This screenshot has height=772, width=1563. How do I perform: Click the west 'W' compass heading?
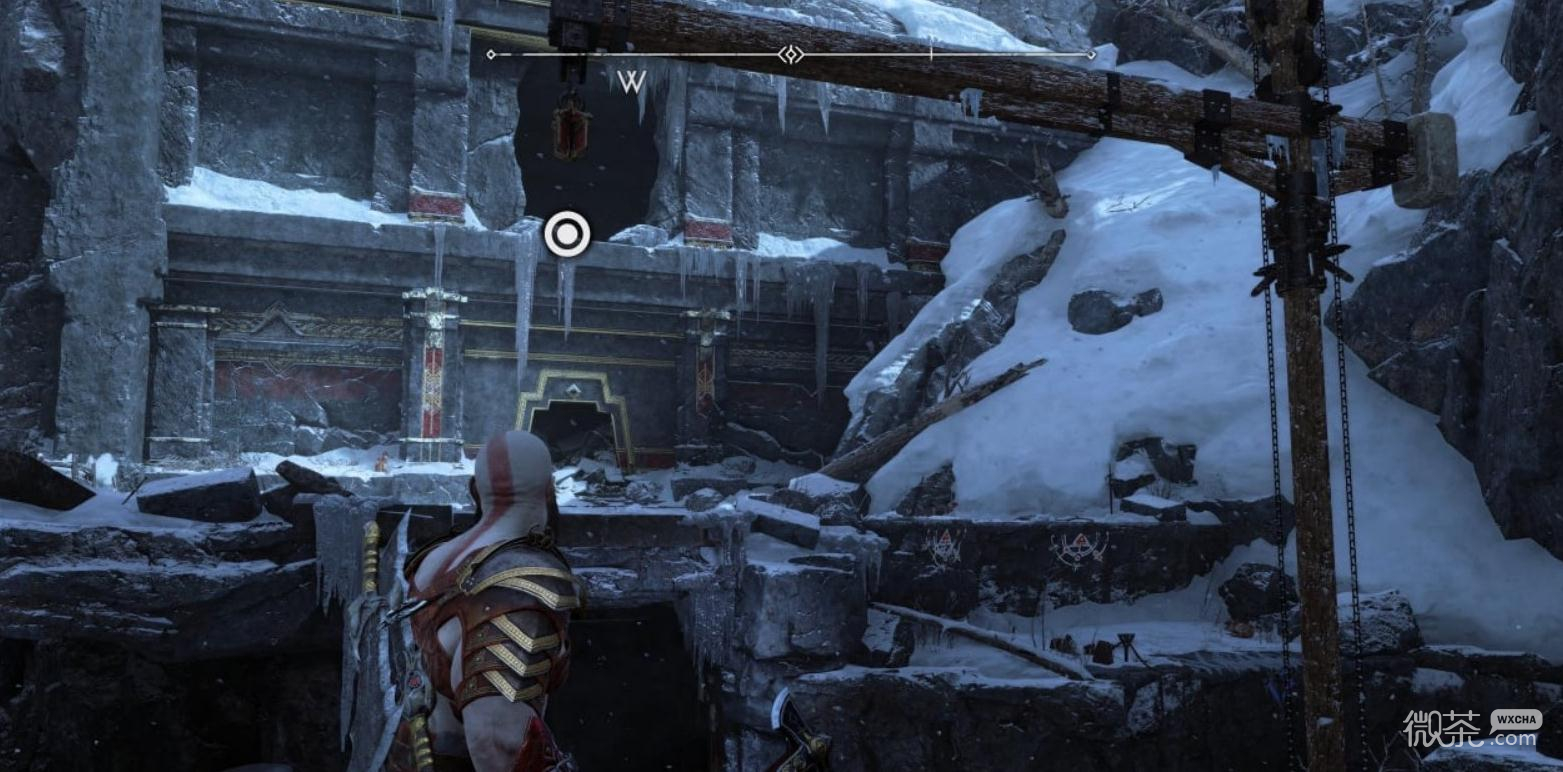631,82
